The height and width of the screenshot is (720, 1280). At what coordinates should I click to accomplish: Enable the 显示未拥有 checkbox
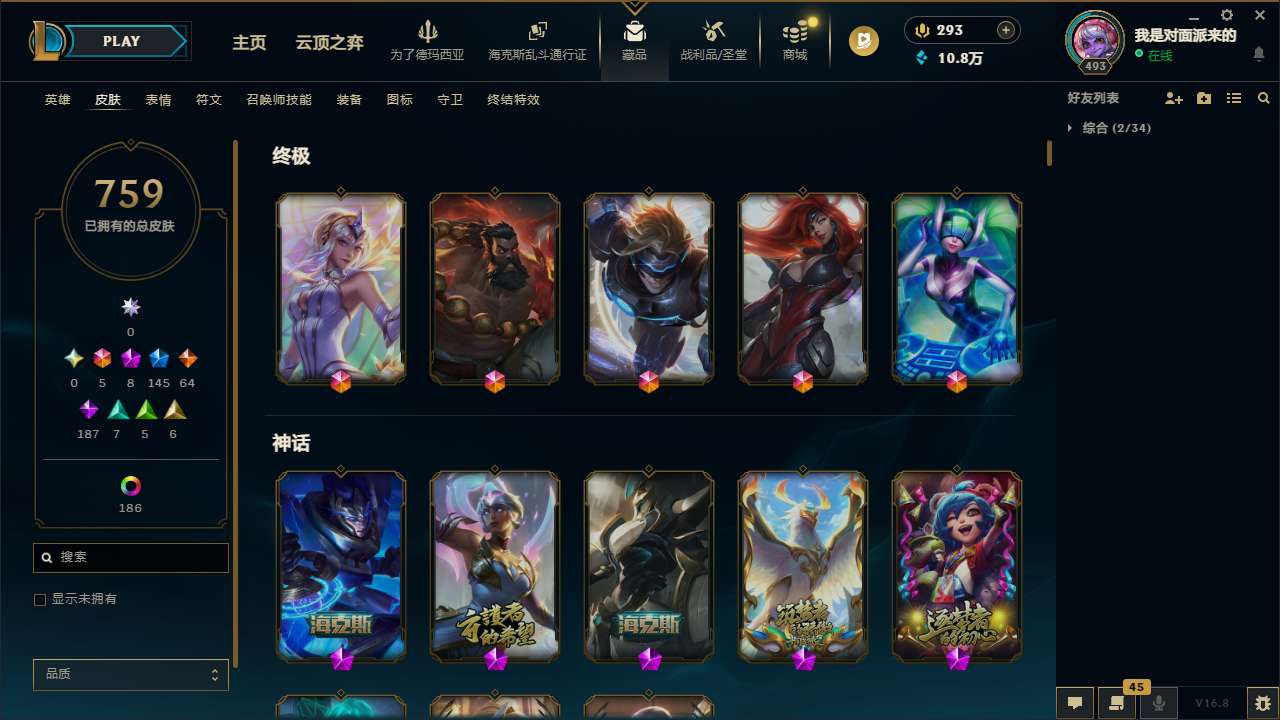(x=40, y=599)
